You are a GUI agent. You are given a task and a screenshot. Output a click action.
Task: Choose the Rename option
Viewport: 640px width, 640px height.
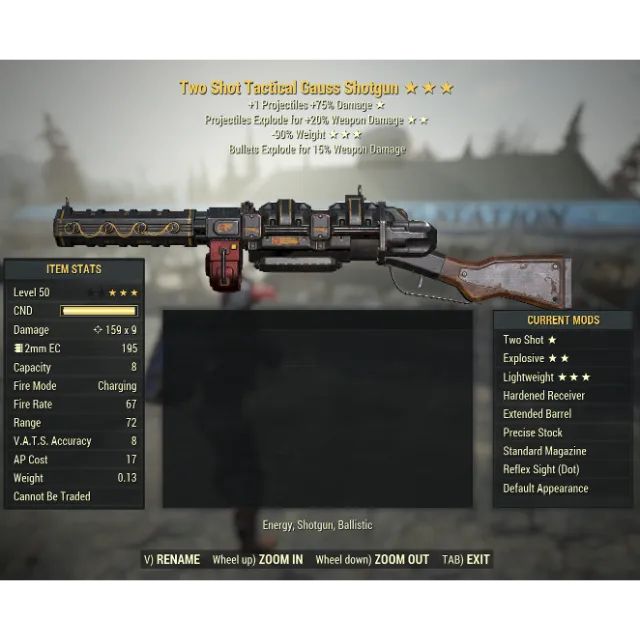point(172,560)
